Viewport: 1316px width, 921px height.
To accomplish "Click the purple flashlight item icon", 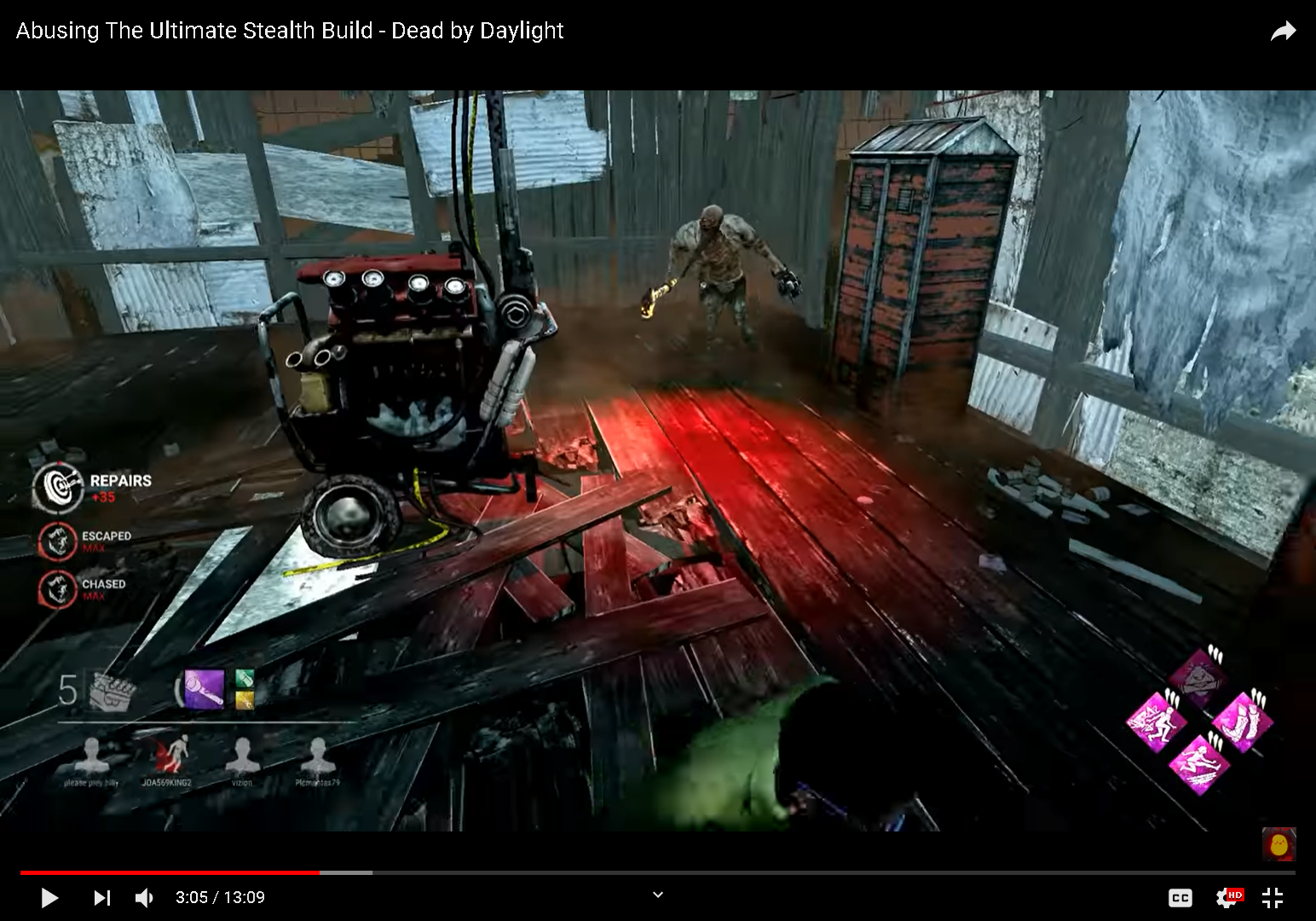I will point(204,686).
